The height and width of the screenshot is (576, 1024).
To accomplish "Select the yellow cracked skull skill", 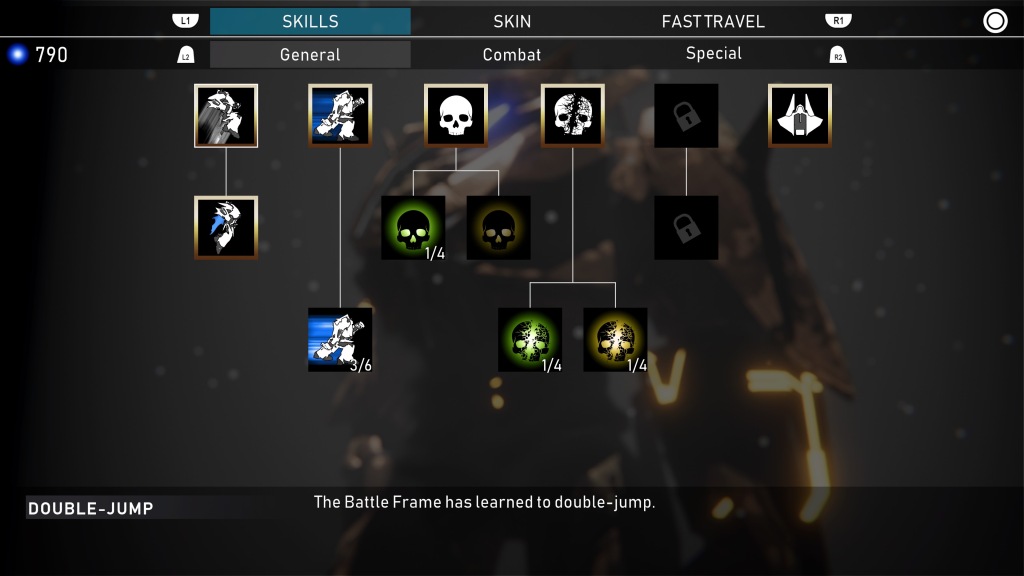I will click(x=615, y=340).
